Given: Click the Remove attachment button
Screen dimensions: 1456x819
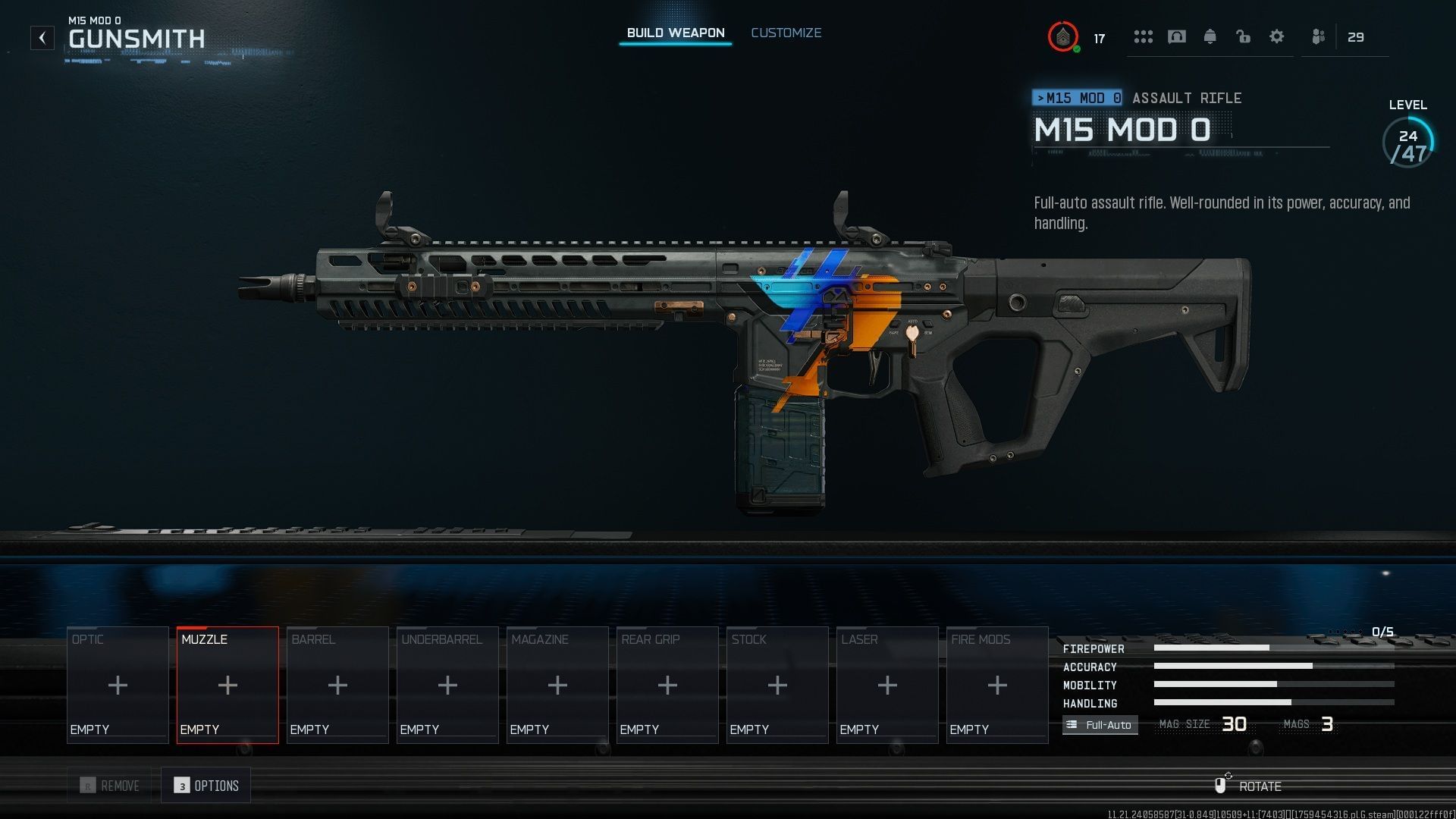Looking at the screenshot, I should point(111,786).
